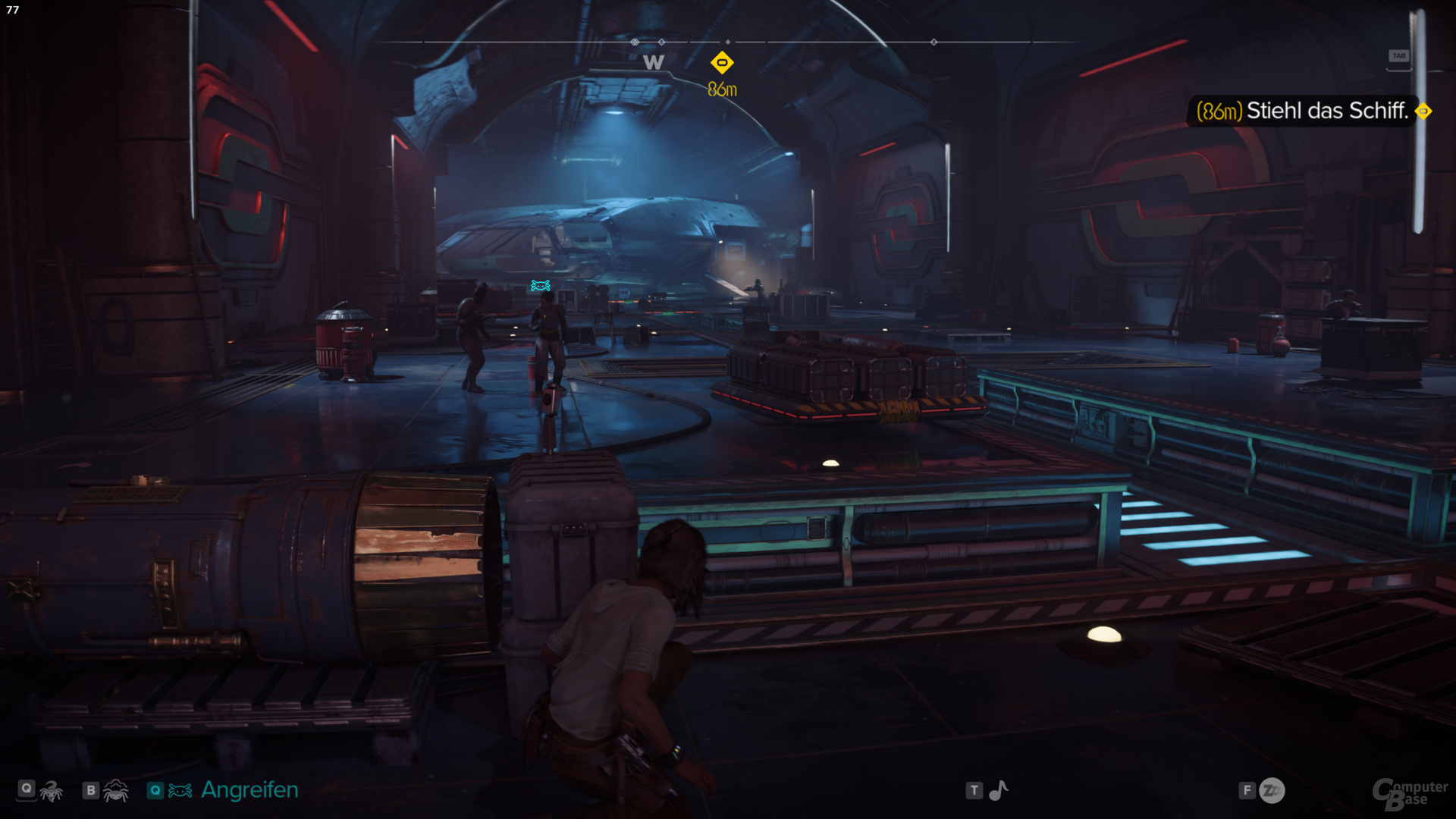
Task: Click the yellow diamond beside the objective text
Action: tap(1423, 111)
